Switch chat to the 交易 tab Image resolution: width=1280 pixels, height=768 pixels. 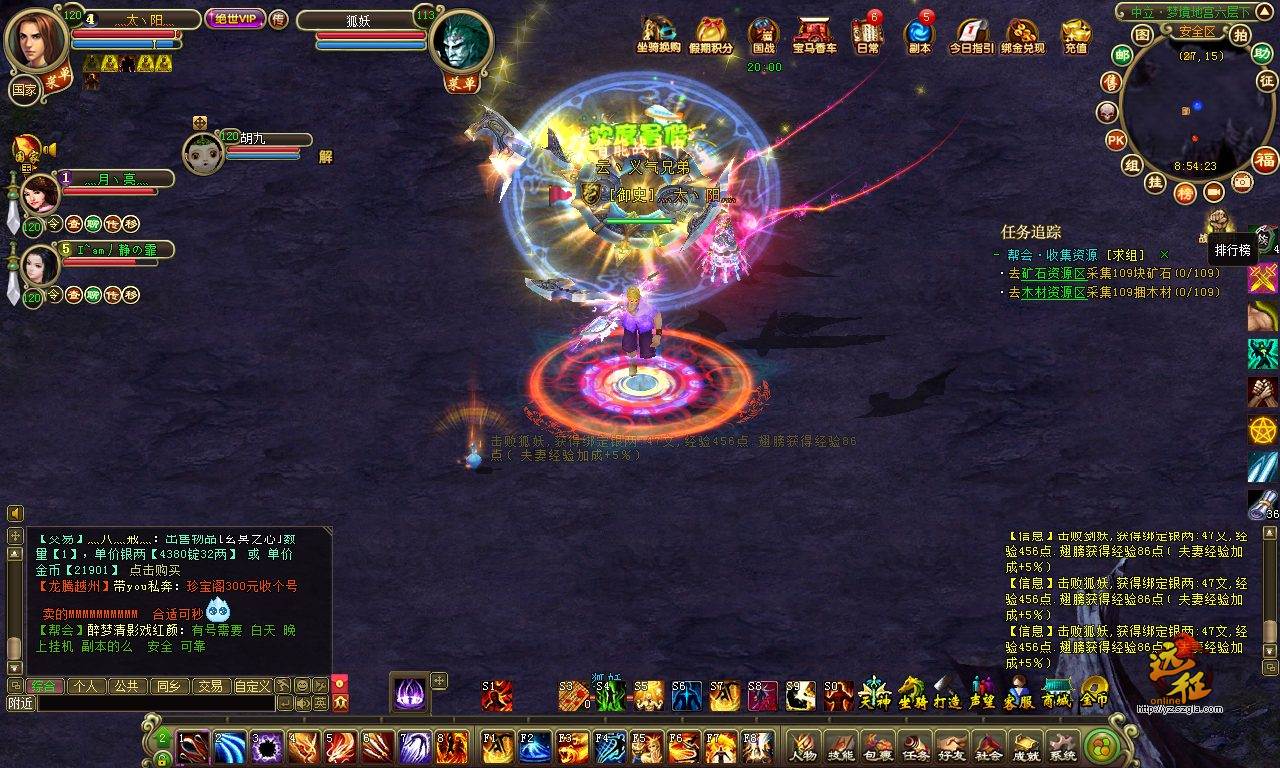(x=209, y=686)
